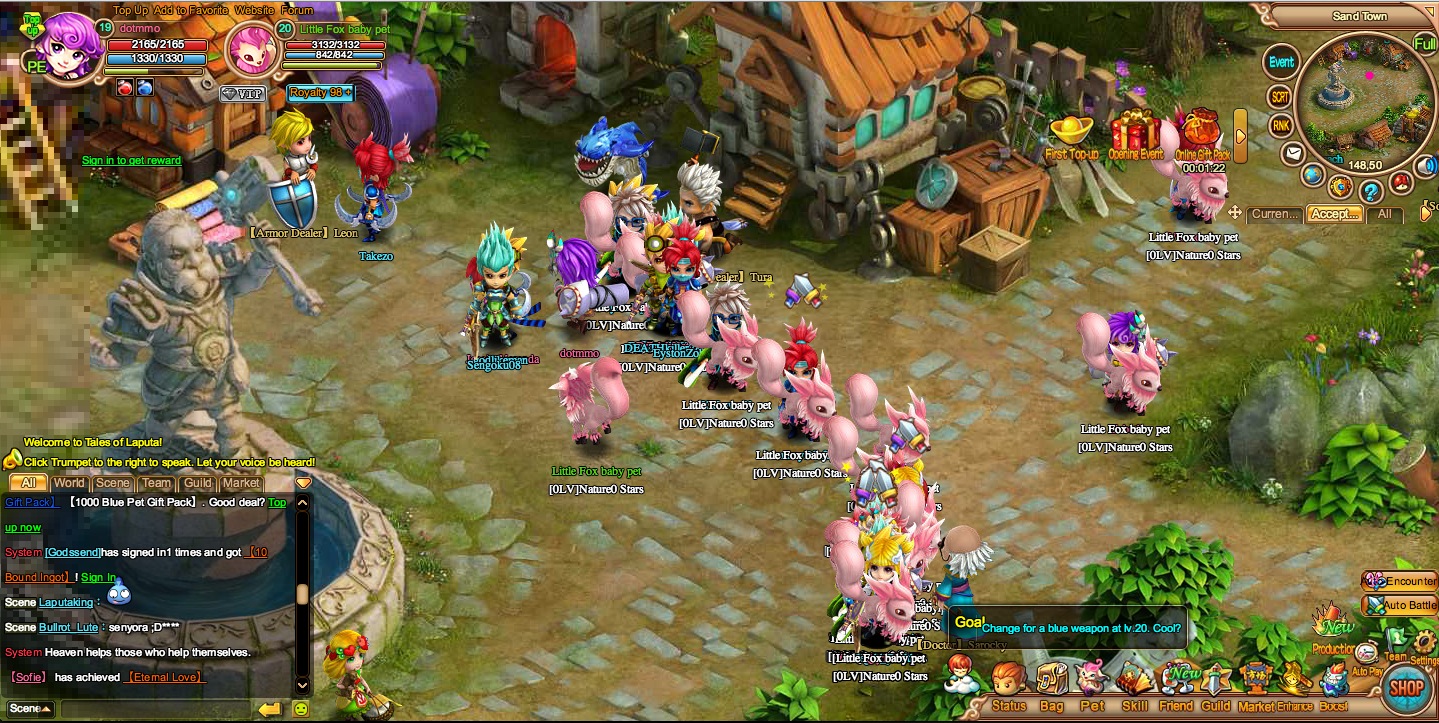Open the Market
The height and width of the screenshot is (723, 1439).
pyautogui.click(x=1256, y=685)
